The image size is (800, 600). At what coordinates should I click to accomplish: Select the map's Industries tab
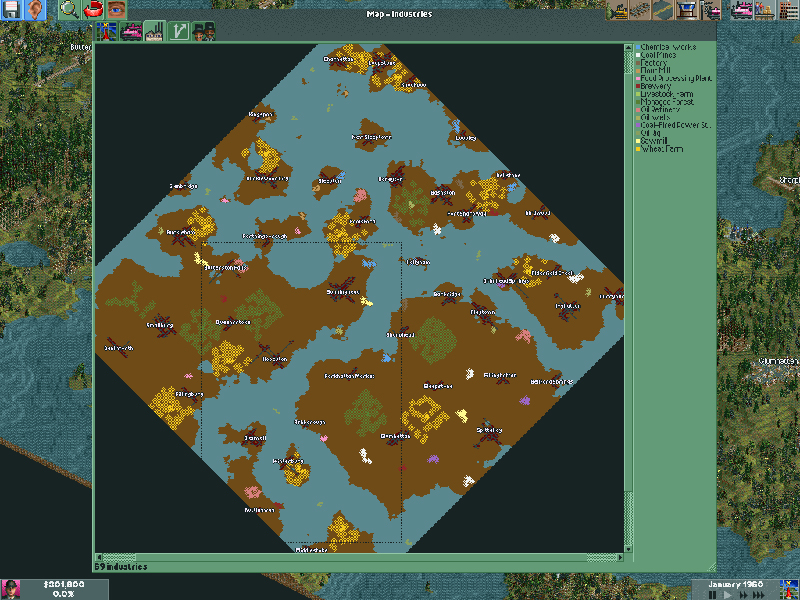(x=155, y=32)
